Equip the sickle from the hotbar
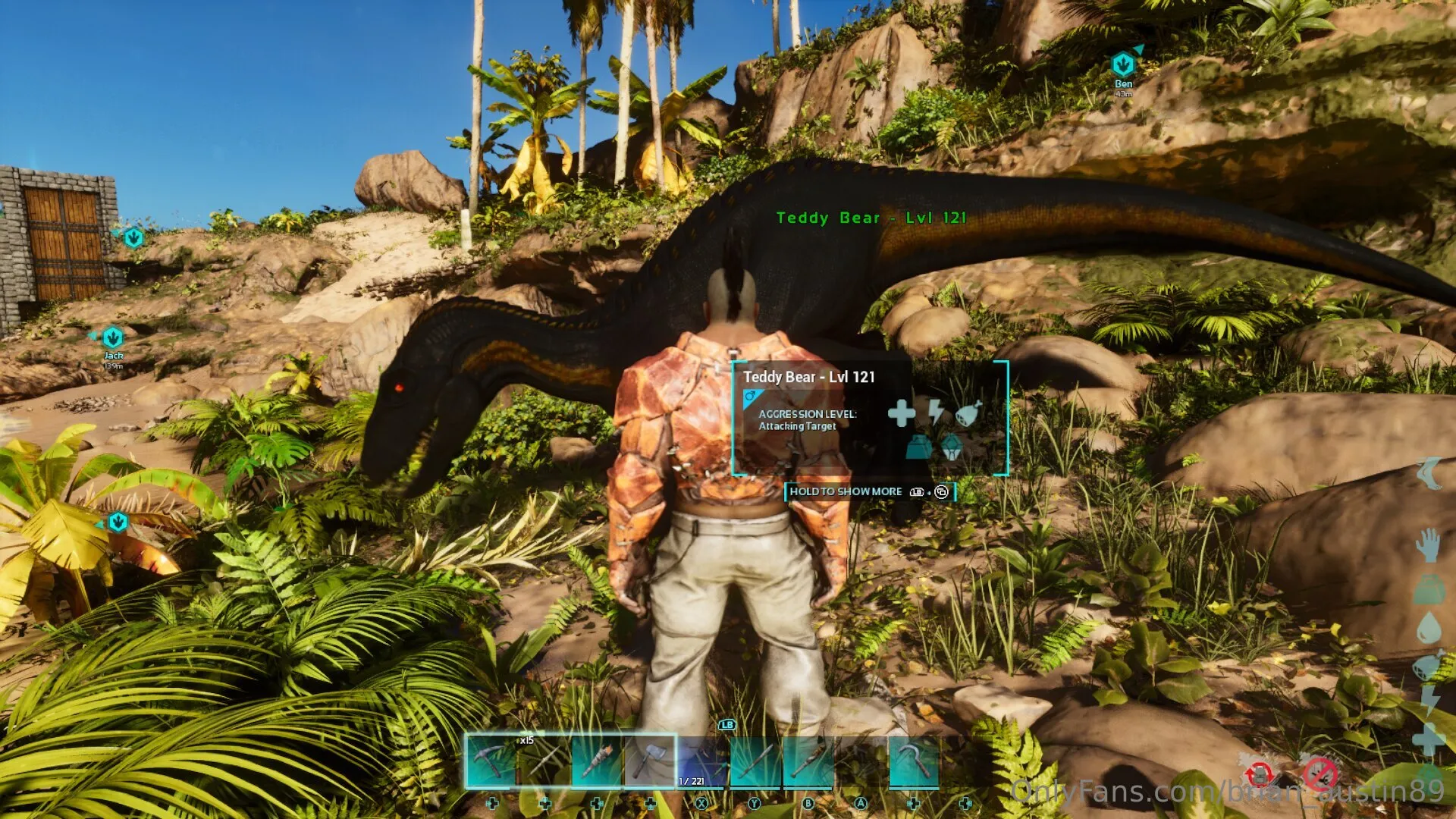 913,761
